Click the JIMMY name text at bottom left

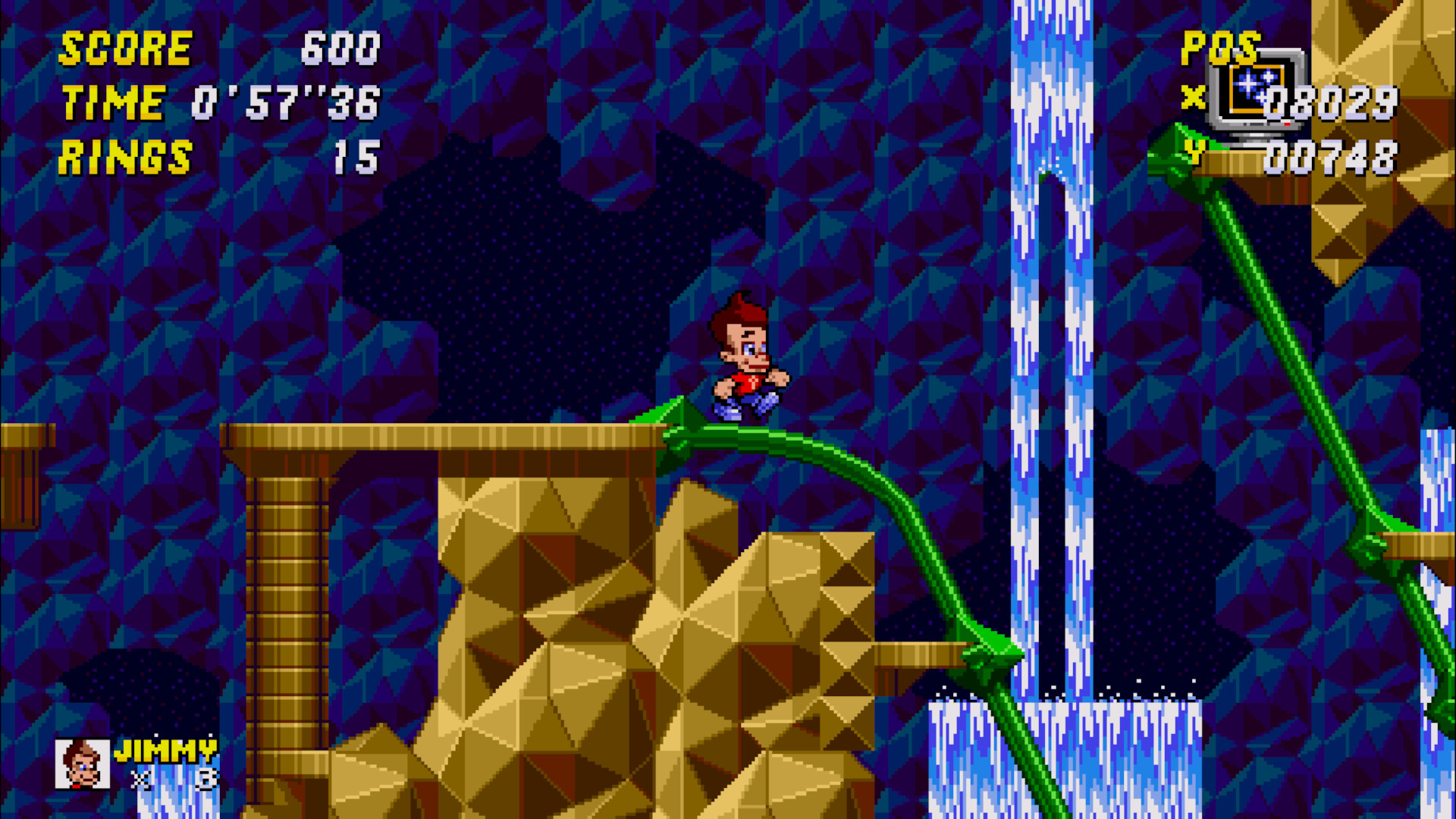click(x=167, y=751)
